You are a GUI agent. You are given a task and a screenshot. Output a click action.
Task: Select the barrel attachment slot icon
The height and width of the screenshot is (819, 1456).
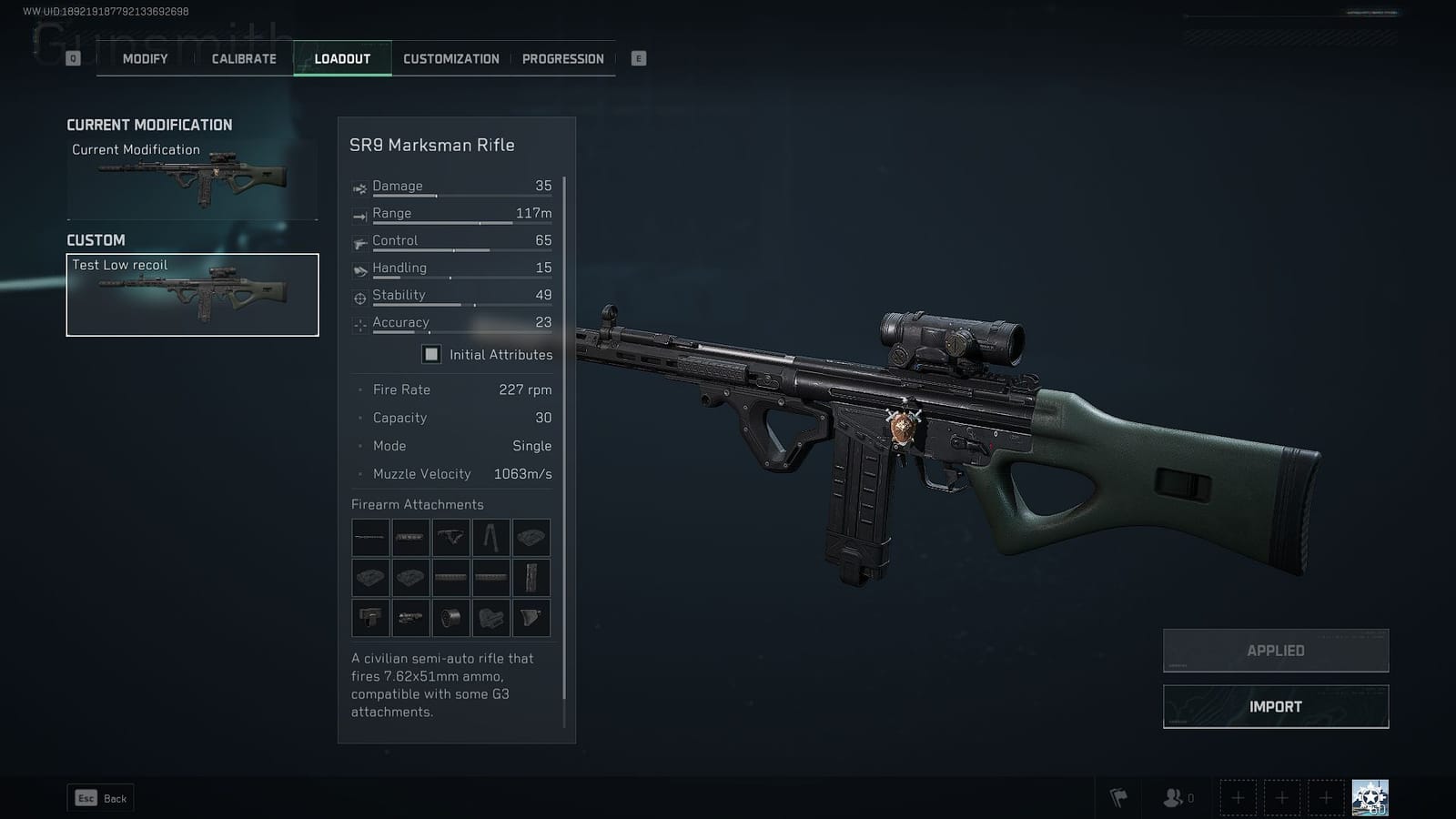tap(369, 538)
